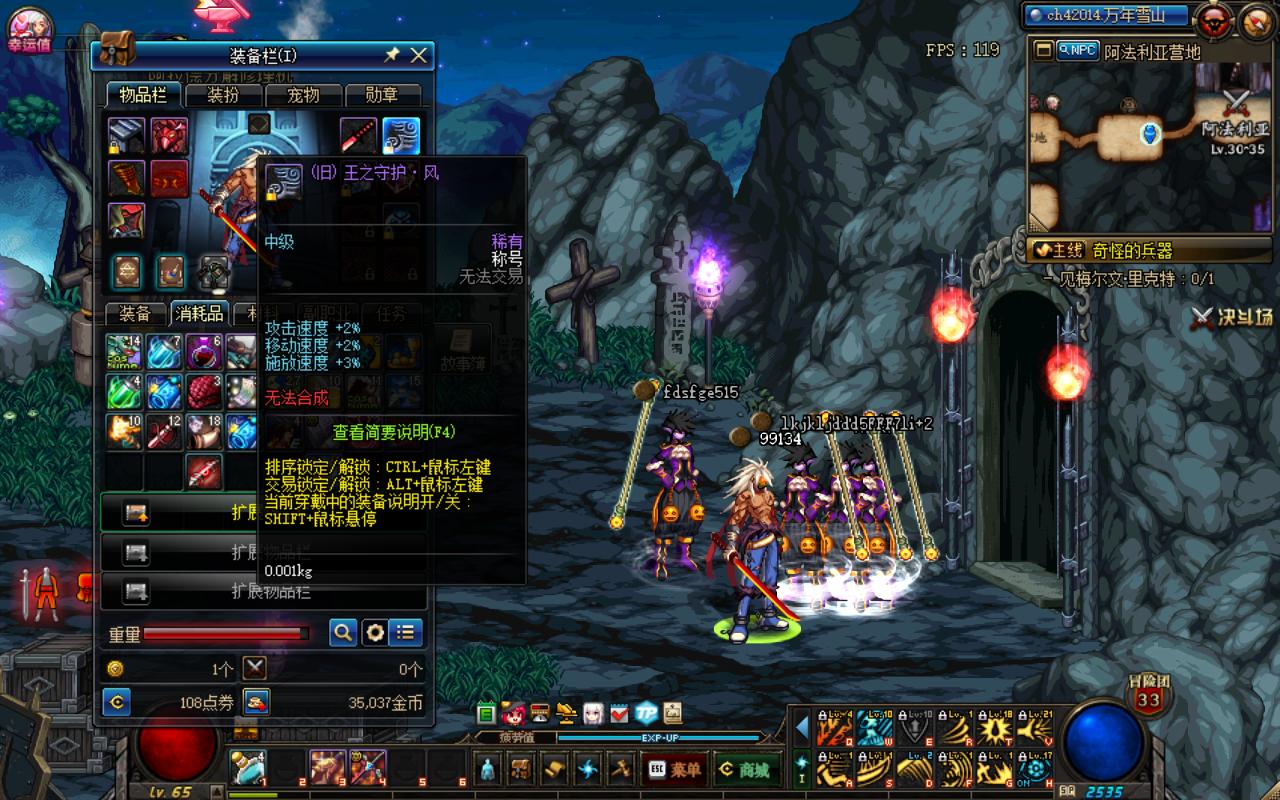Viewport: 1280px width, 800px height.
Task: Select the 装备 equipment category tab
Action: 135,314
